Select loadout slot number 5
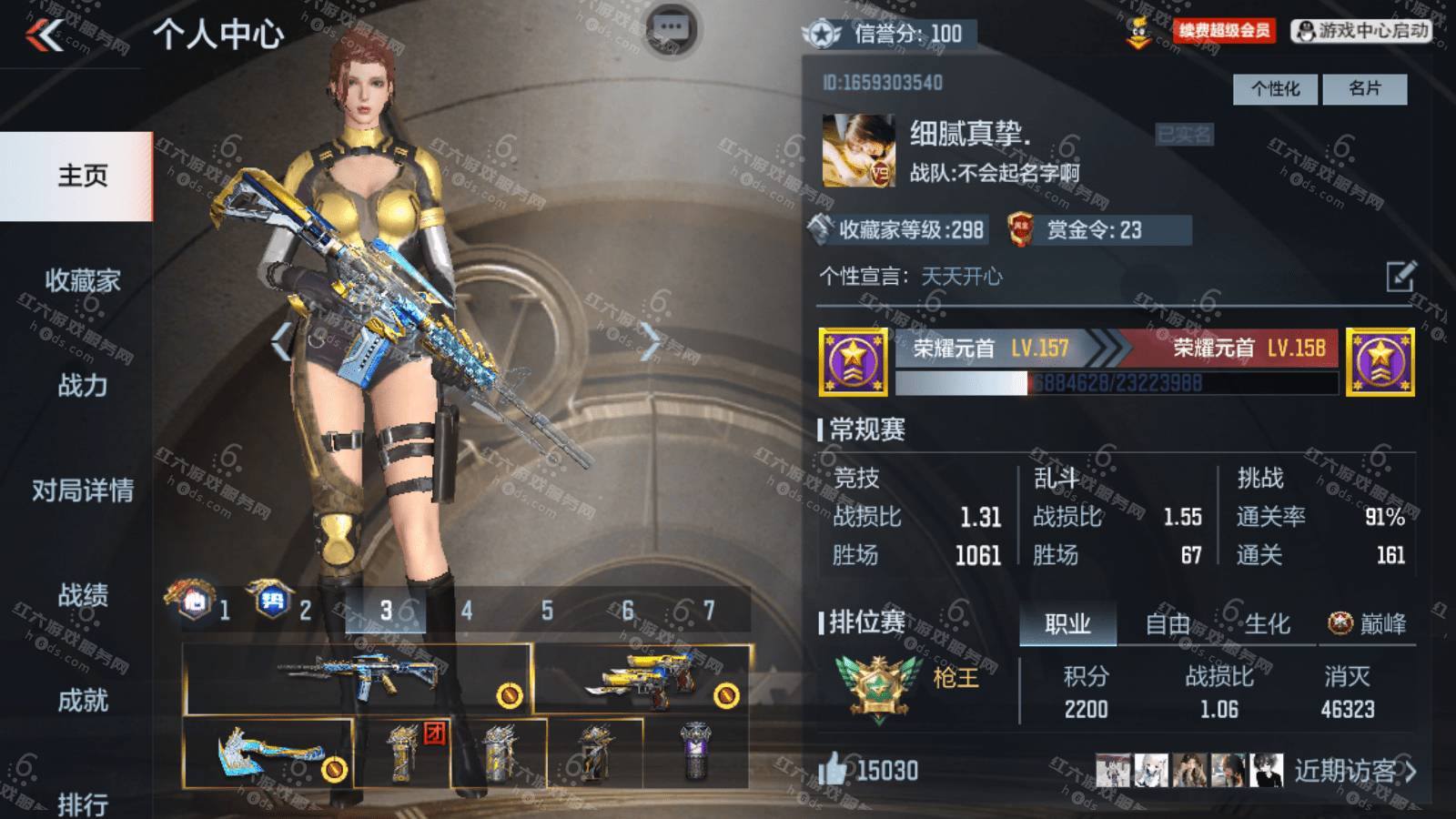The image size is (1456, 819). pyautogui.click(x=547, y=611)
